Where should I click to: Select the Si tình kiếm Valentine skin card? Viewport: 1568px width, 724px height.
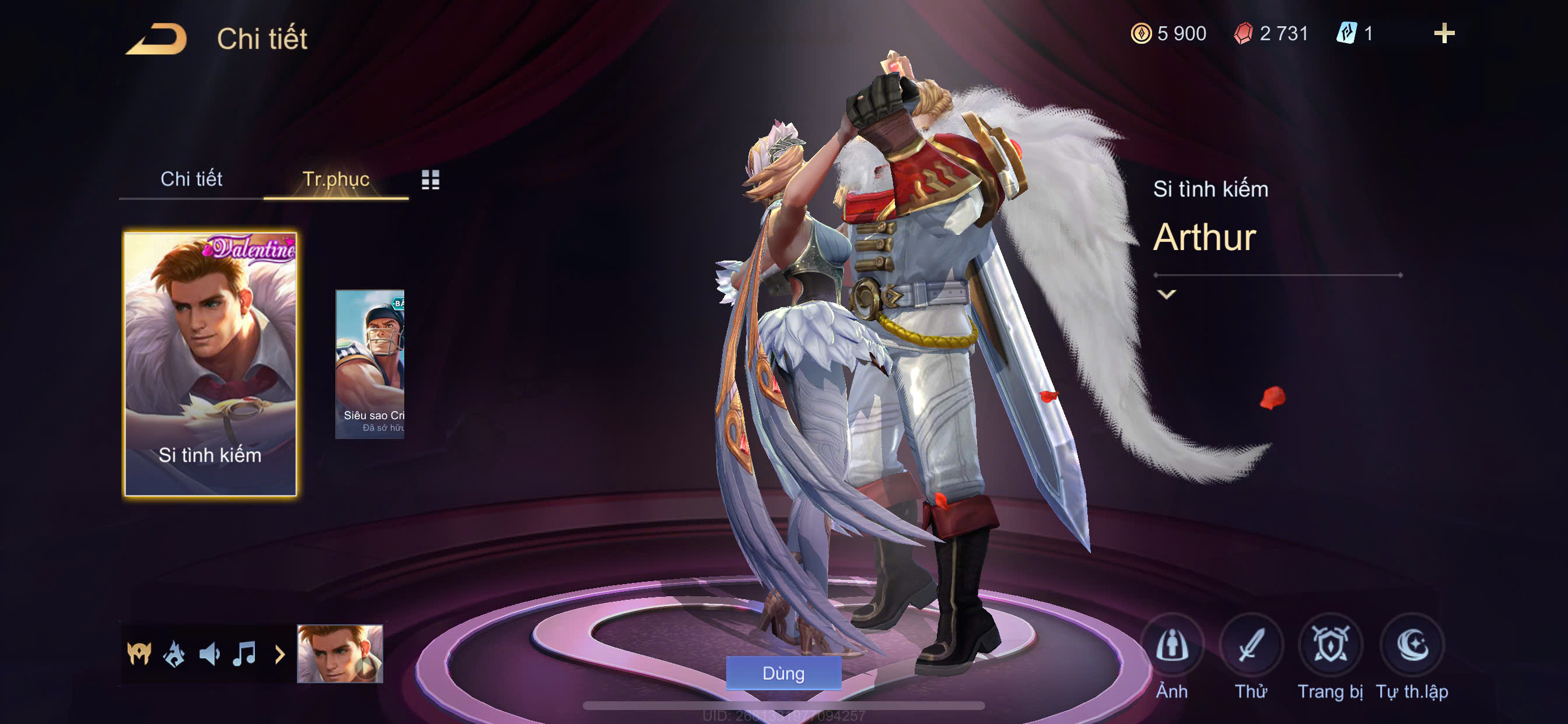coord(210,363)
